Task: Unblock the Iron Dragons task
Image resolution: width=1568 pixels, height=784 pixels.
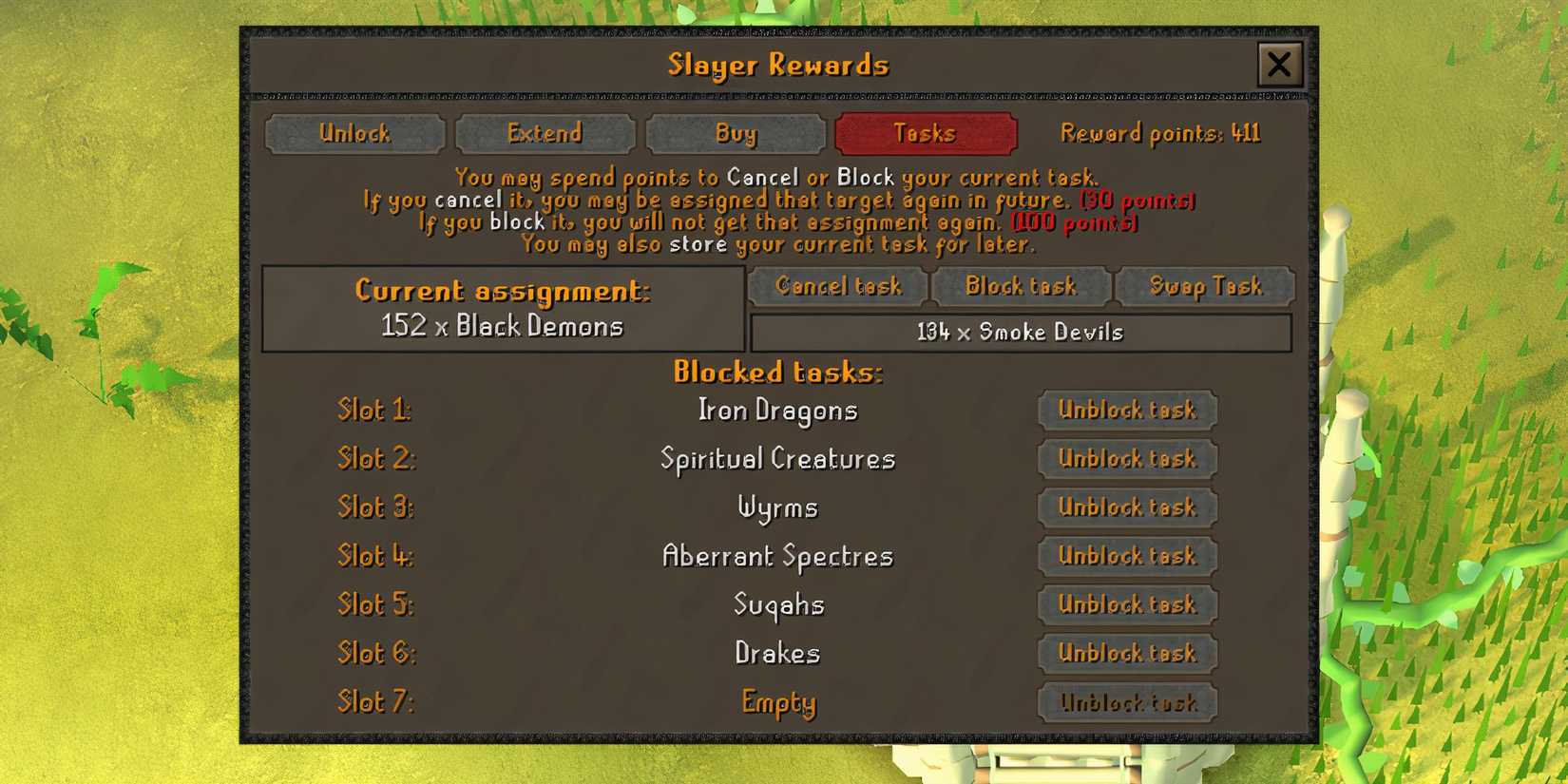Action: click(x=1126, y=411)
